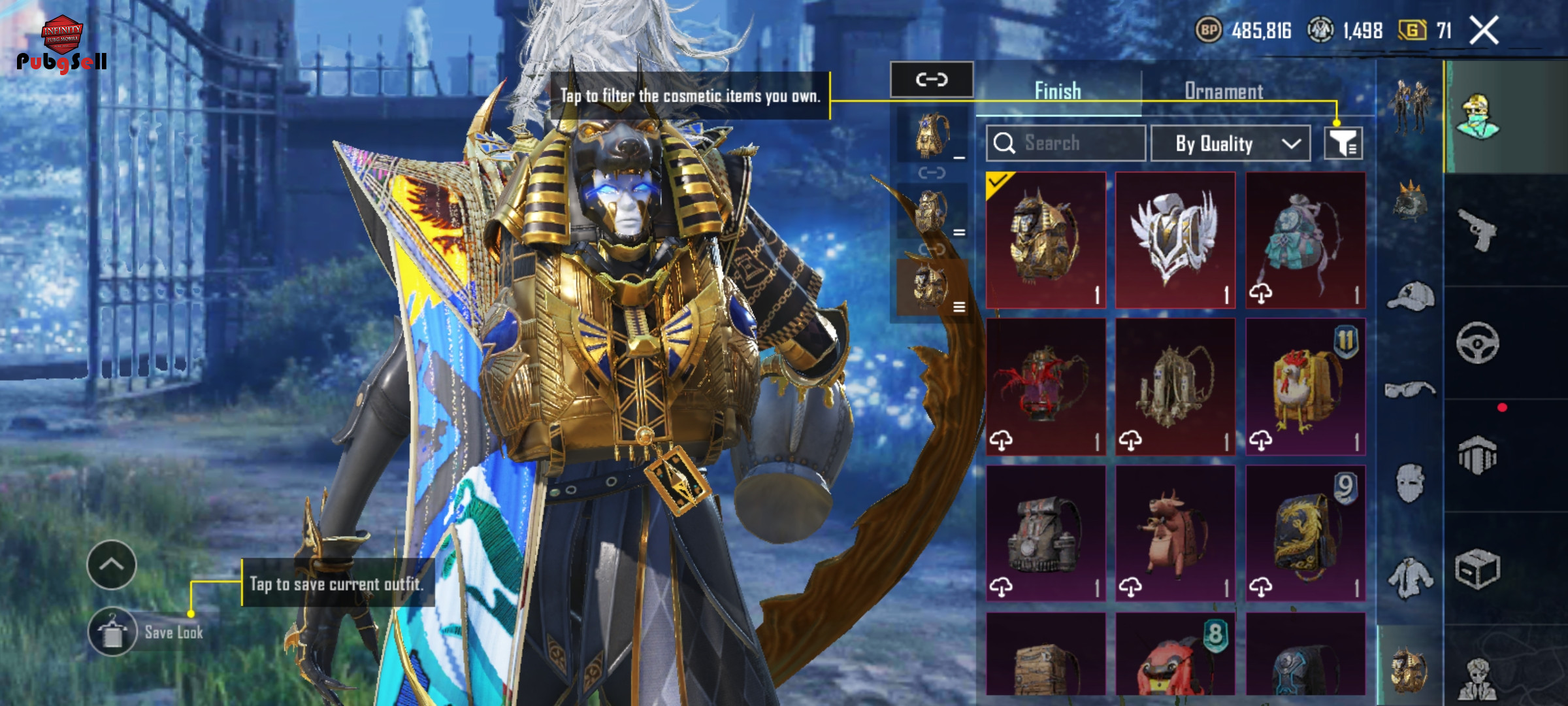Close the inventory screen
Image resolution: width=1568 pixels, height=706 pixels.
point(1484,31)
